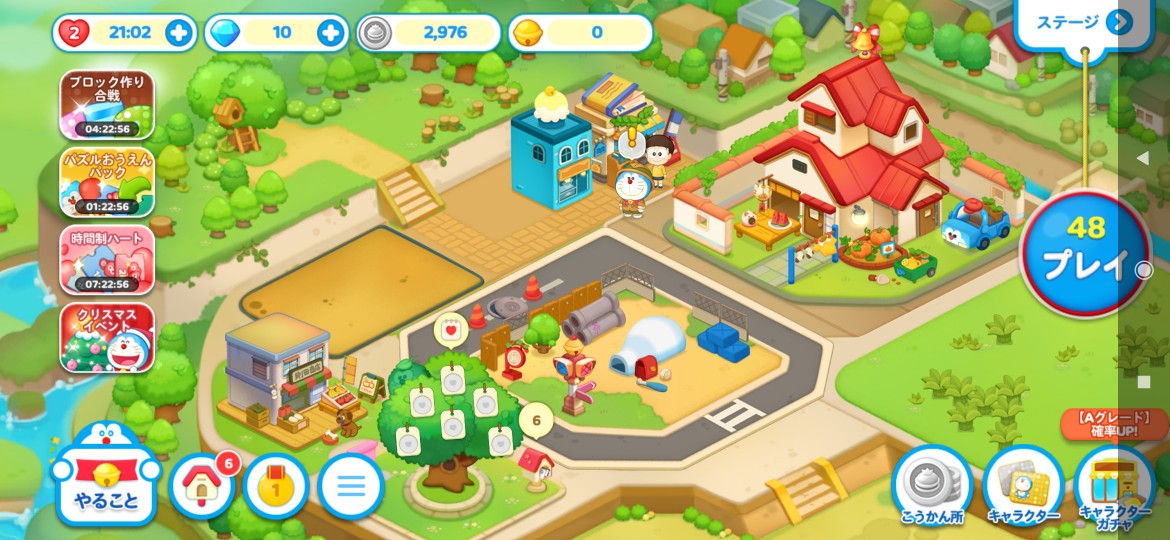Viewport: 1170px width, 540px height.
Task: Open the クリスマスイベント banner
Action: coord(107,338)
